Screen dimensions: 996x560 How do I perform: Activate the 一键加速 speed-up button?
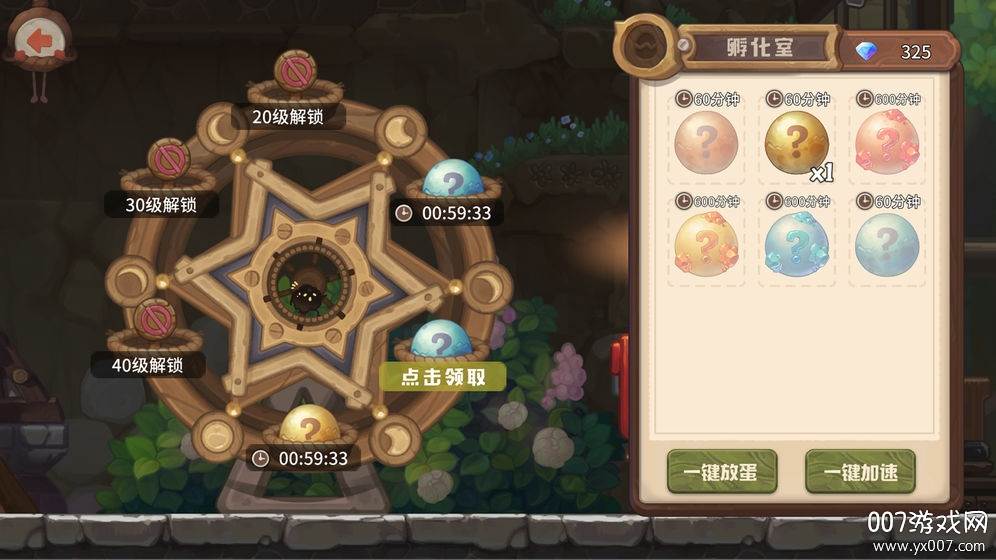[860, 473]
